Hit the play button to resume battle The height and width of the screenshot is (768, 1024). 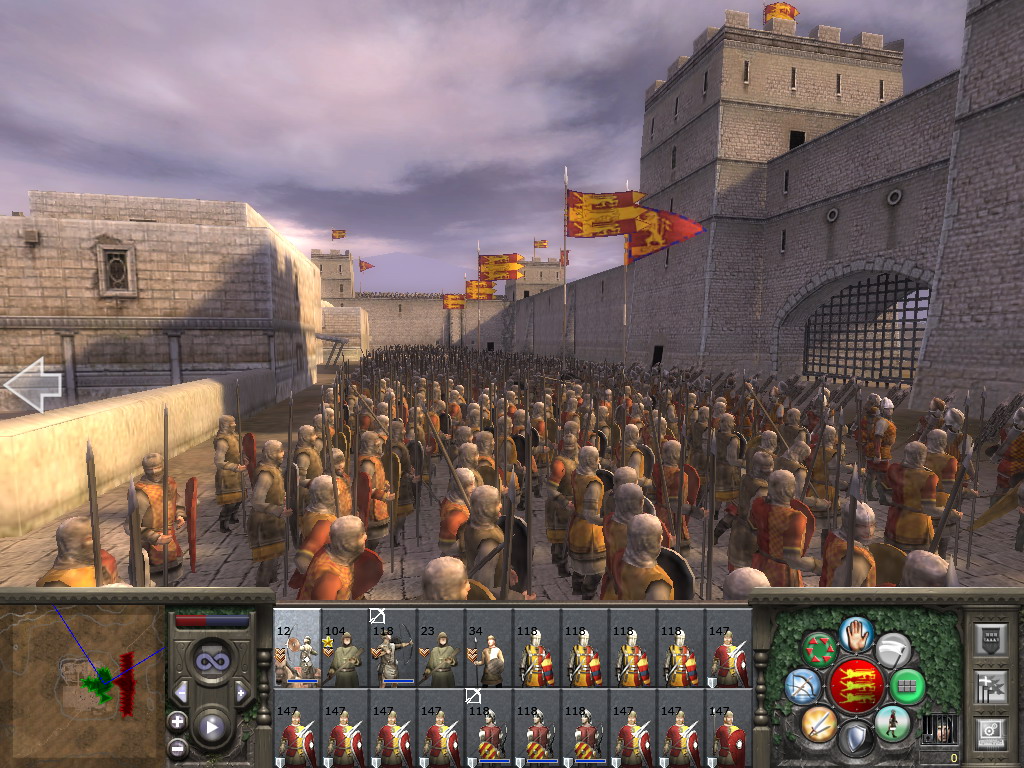click(x=211, y=727)
